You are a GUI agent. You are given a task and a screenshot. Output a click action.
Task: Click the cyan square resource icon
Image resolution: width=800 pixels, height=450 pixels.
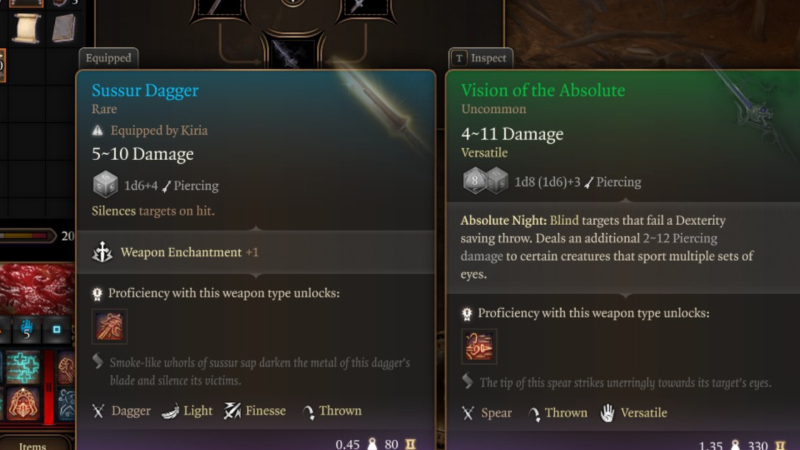click(x=57, y=328)
